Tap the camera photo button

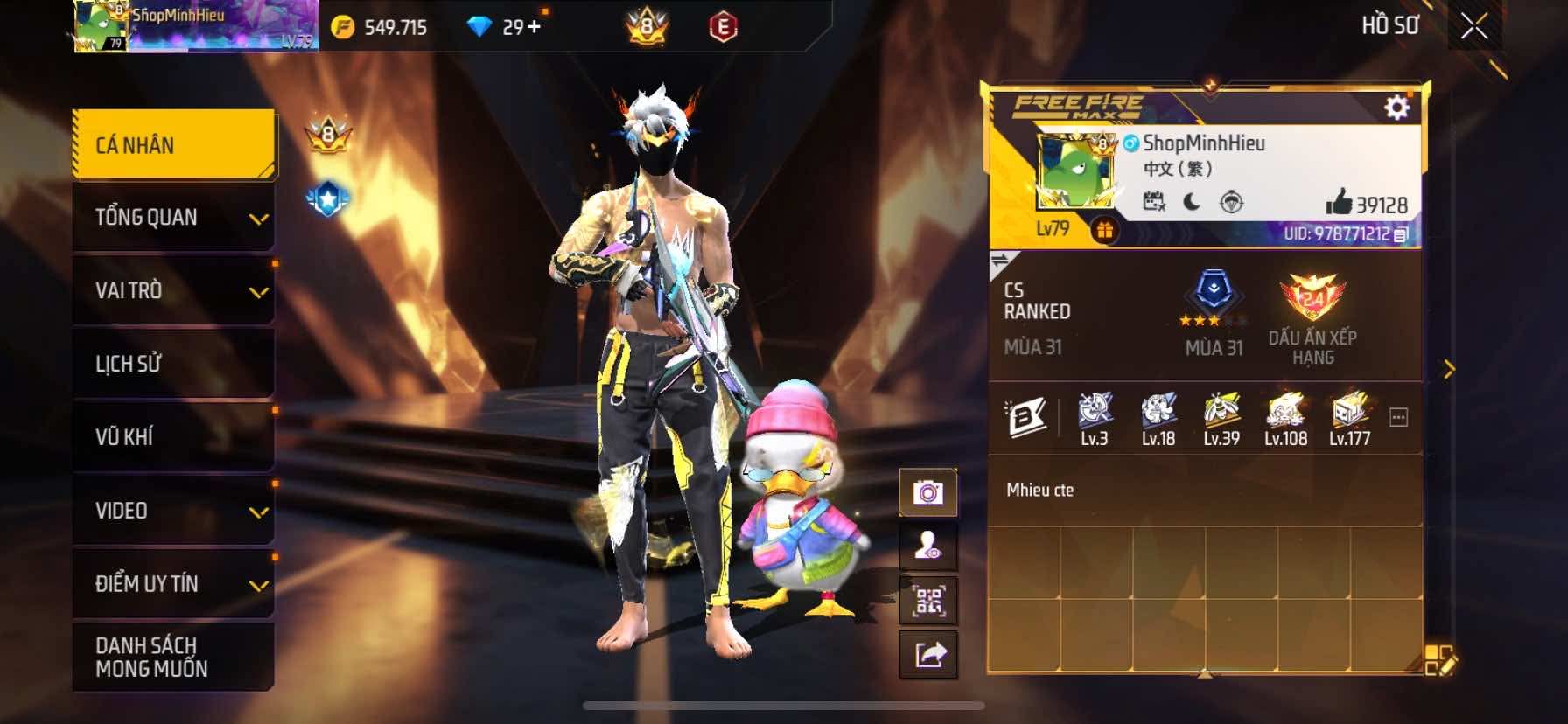(928, 493)
